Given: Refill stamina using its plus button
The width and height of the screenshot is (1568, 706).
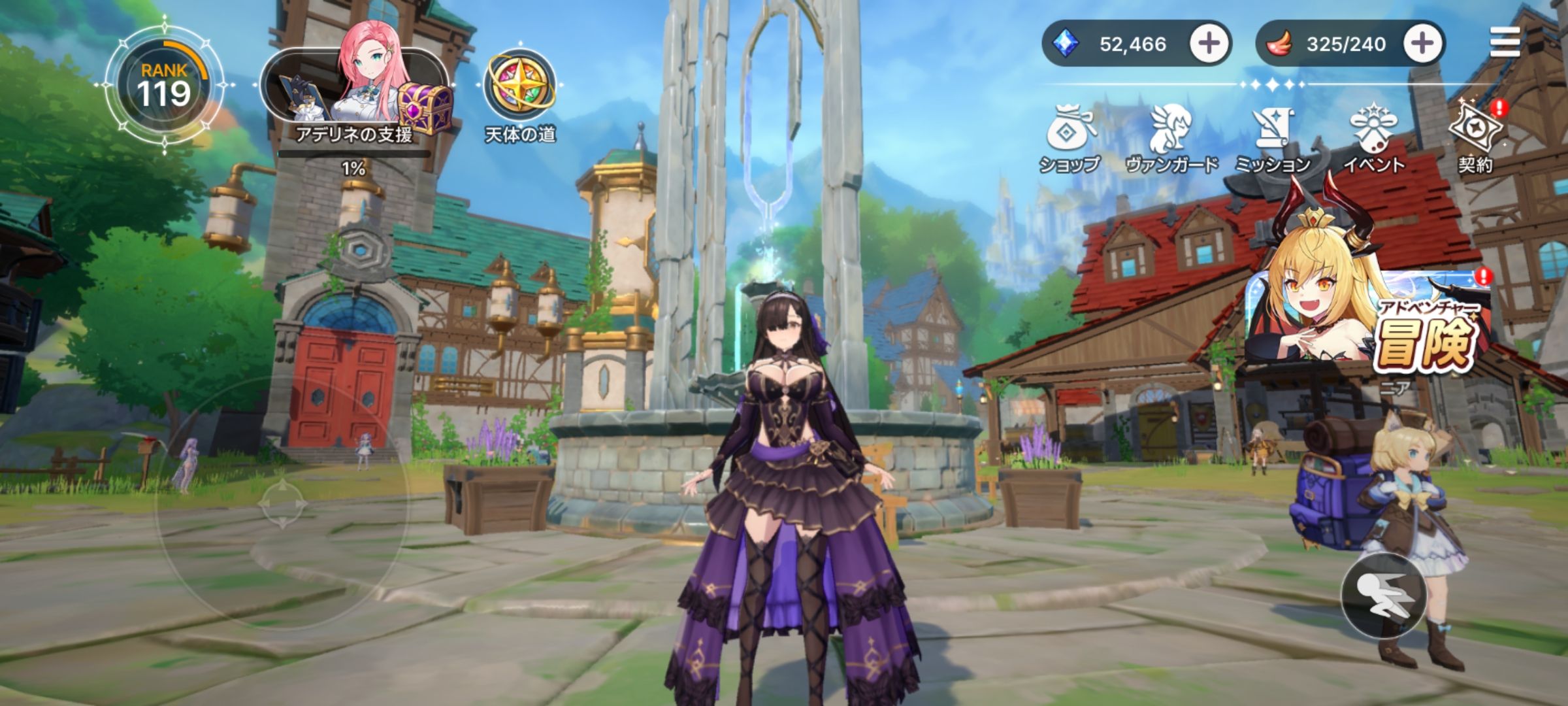Looking at the screenshot, I should pyautogui.click(x=1422, y=44).
